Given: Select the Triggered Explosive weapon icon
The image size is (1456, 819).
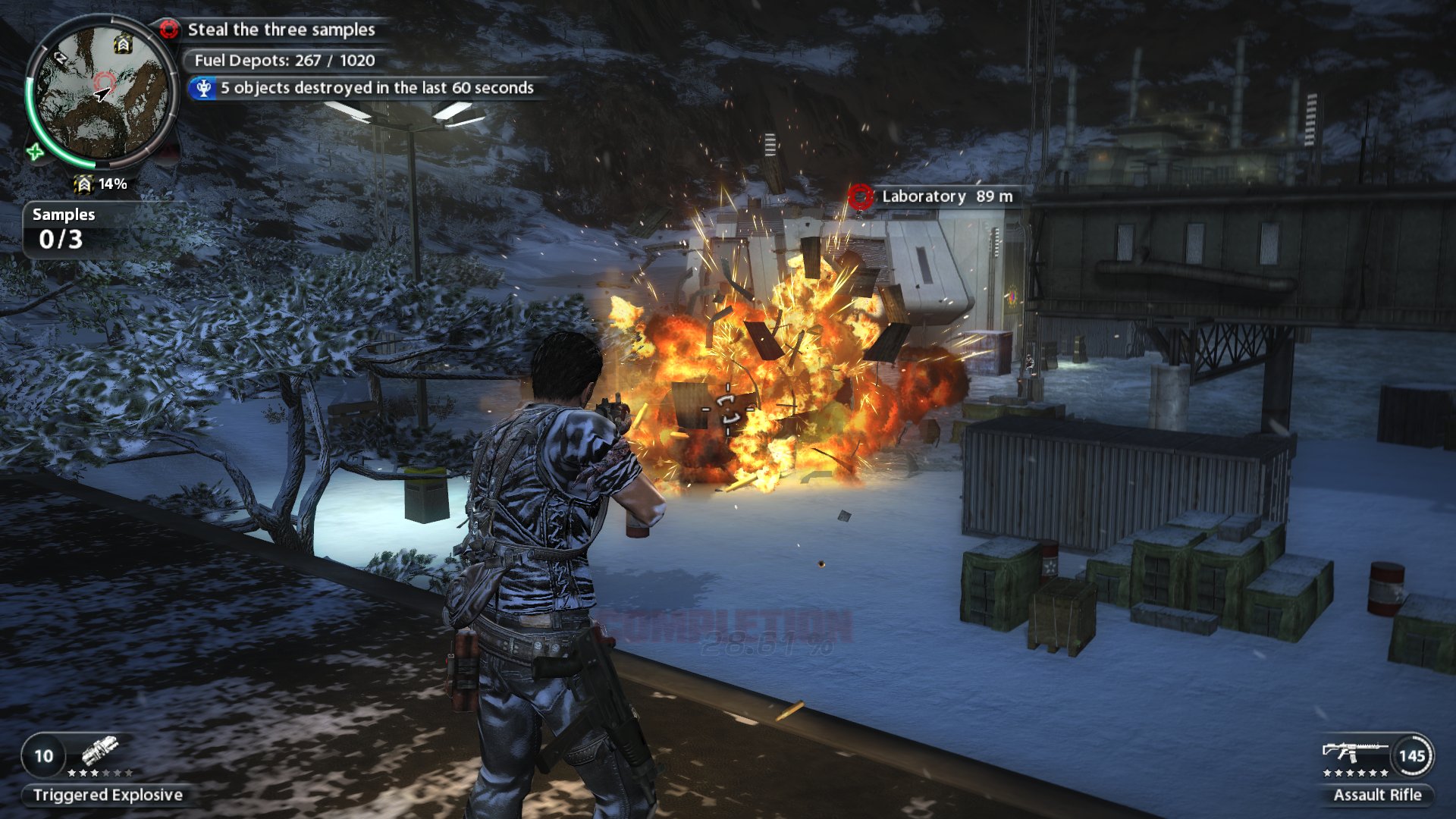Looking at the screenshot, I should pos(100,751).
